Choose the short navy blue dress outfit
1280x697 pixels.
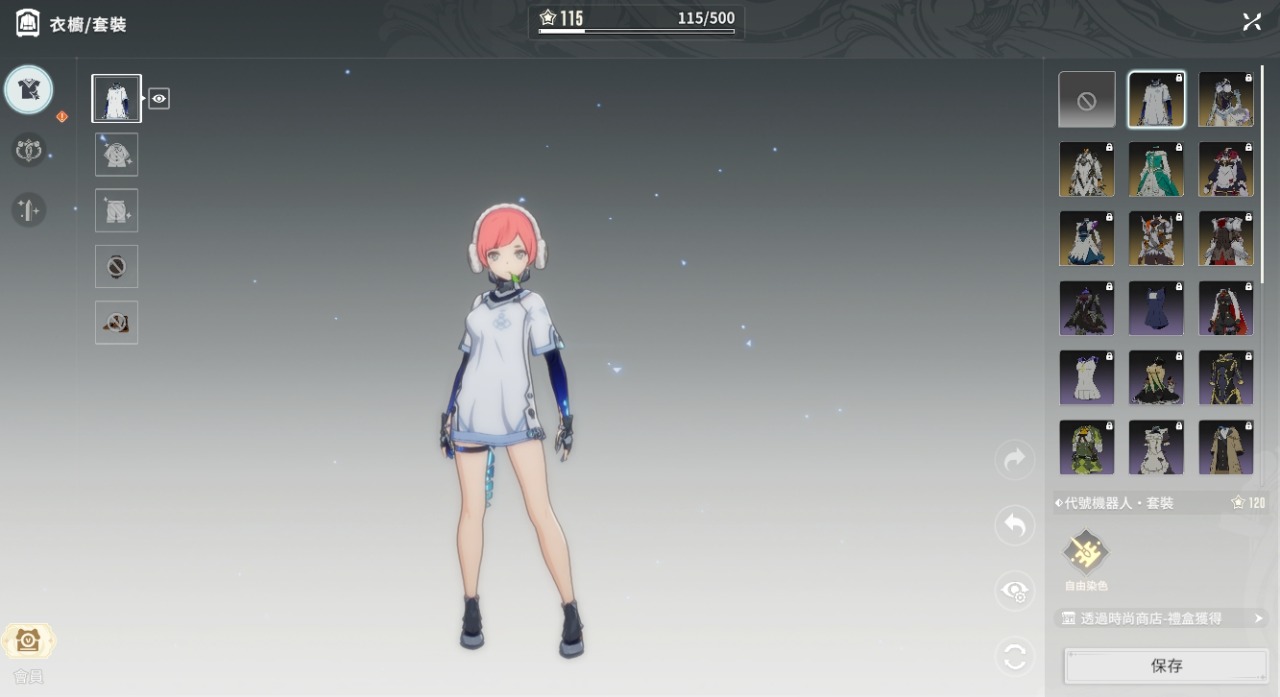(1156, 308)
